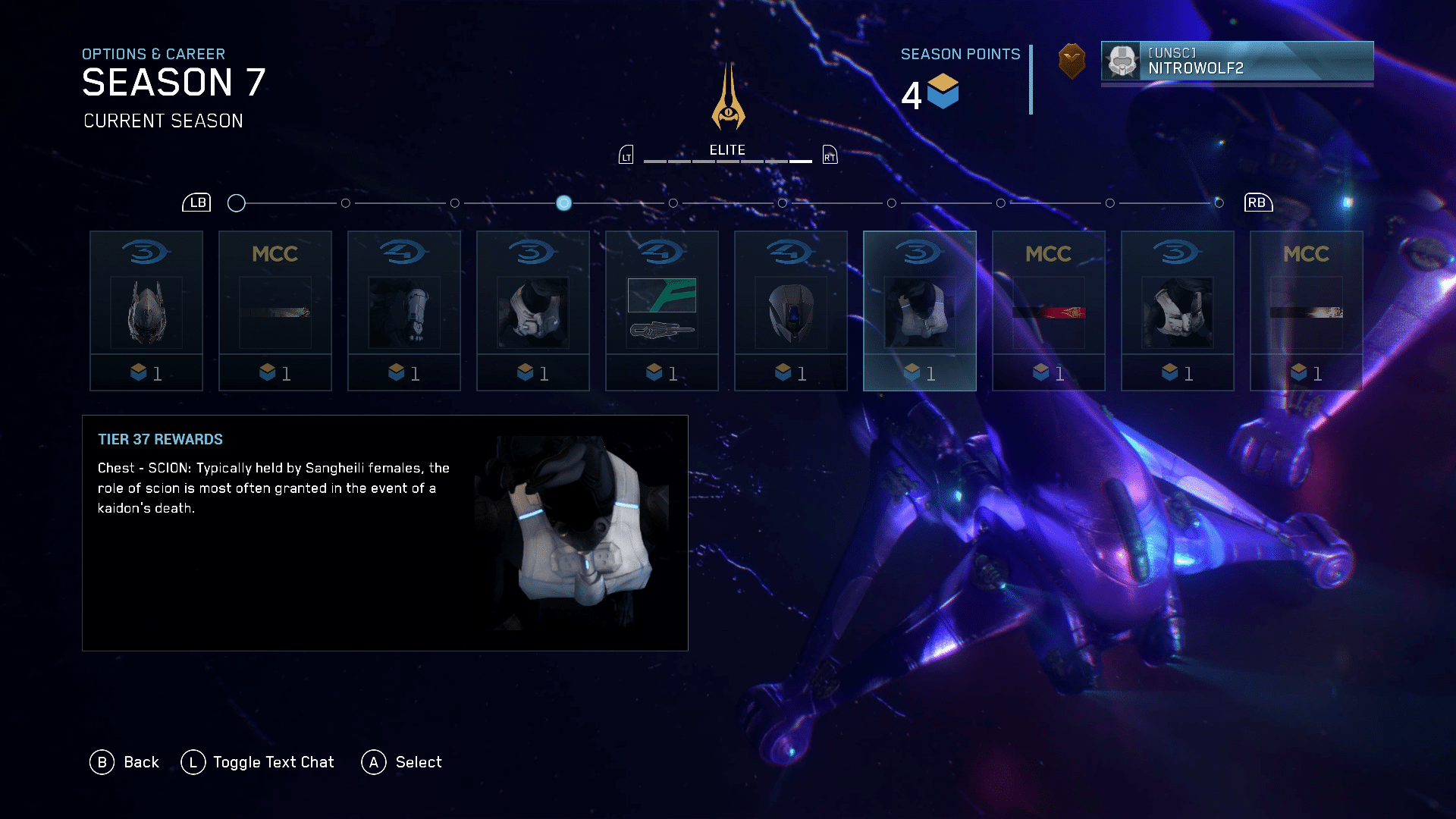Click the Select label
The height and width of the screenshot is (819, 1456).
click(418, 762)
